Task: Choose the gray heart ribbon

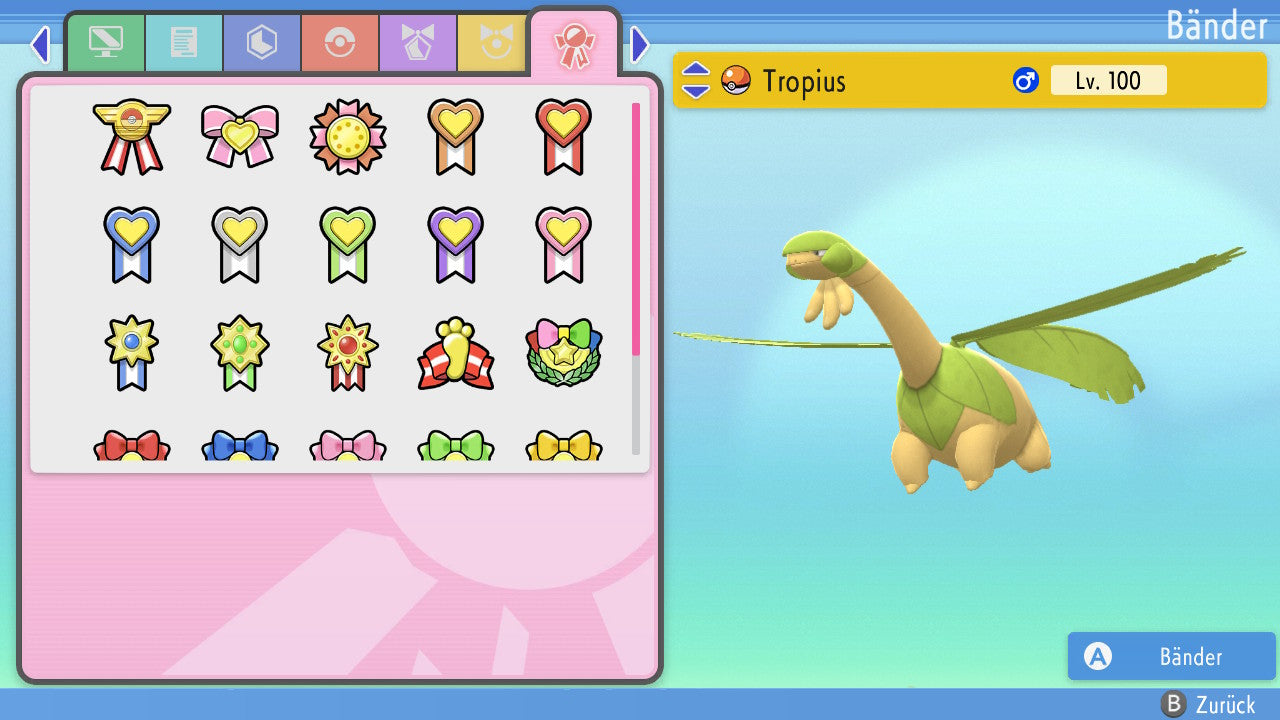Action: pos(239,244)
